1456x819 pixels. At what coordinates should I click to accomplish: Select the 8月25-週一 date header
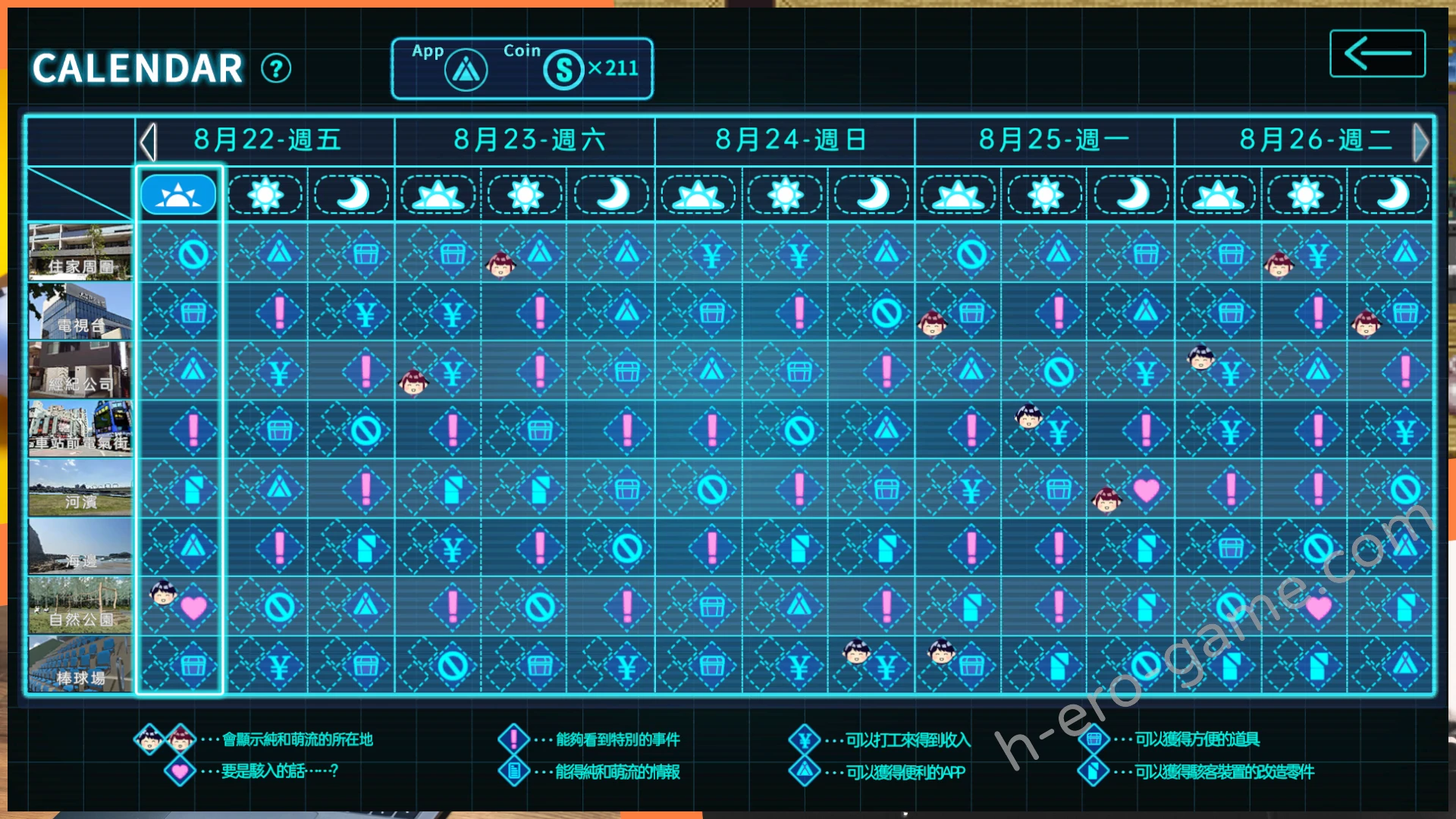pos(1053,140)
